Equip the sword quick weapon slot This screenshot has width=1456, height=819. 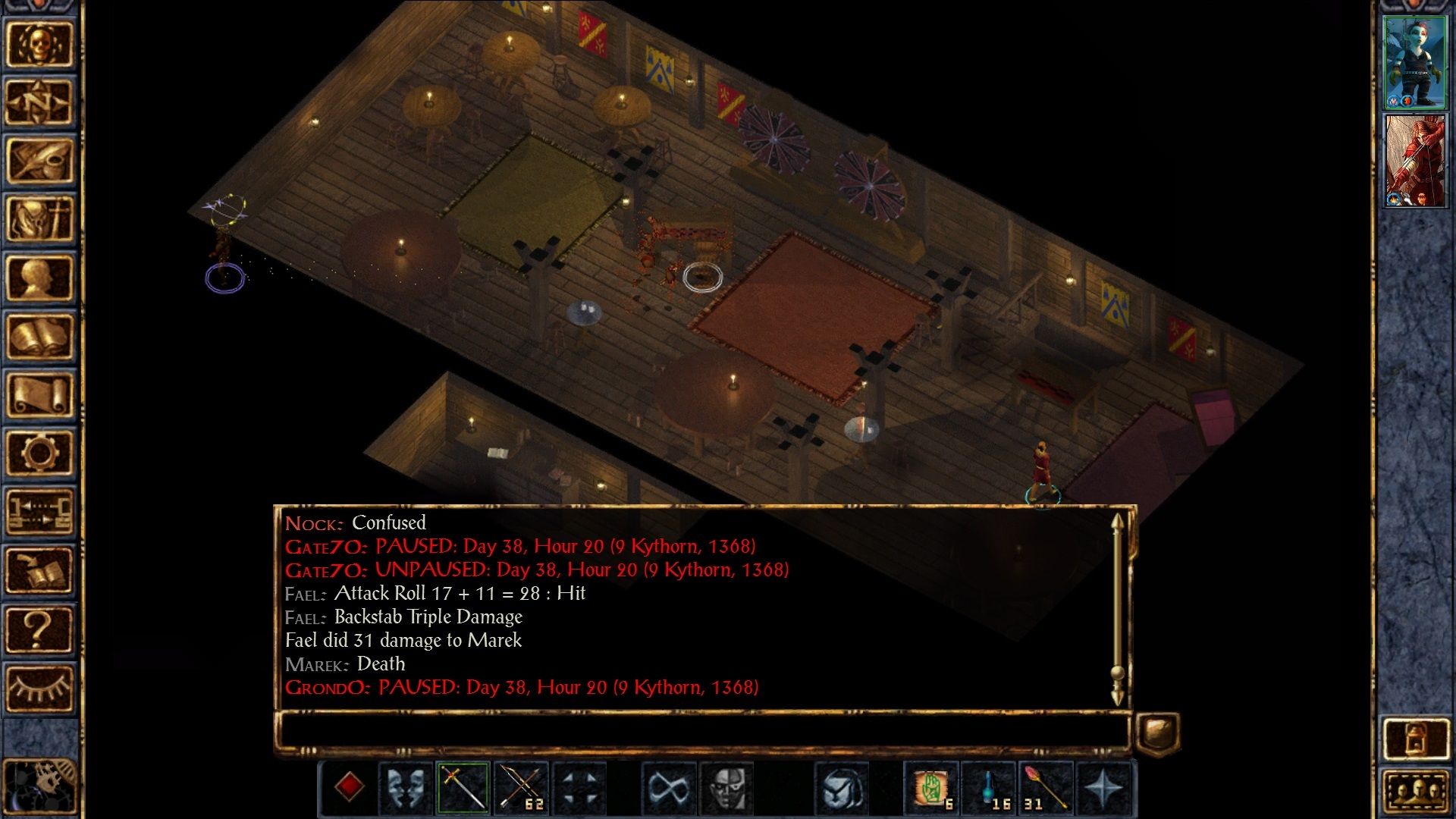(463, 789)
